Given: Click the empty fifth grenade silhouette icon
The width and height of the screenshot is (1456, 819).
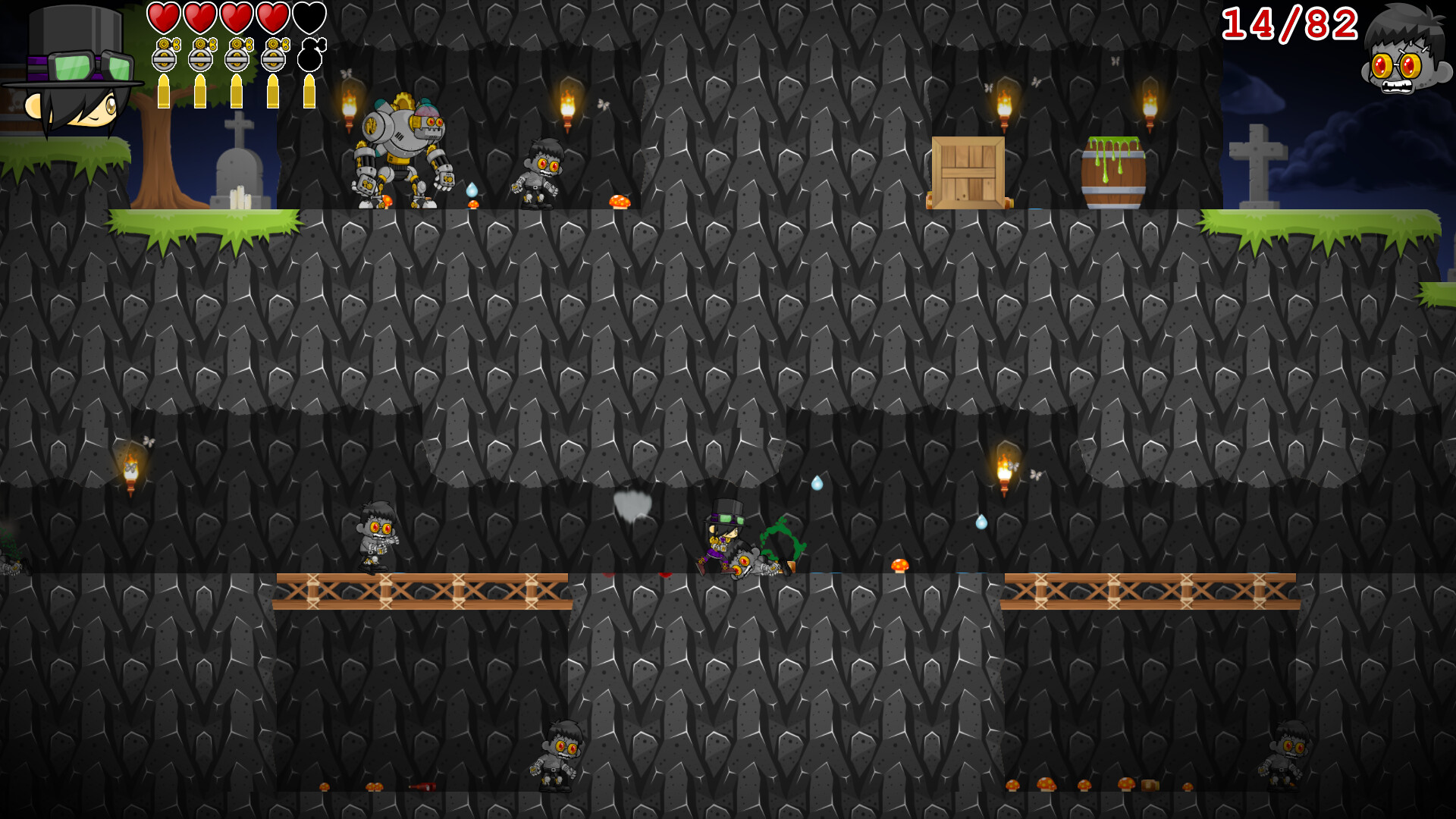Looking at the screenshot, I should 309,55.
